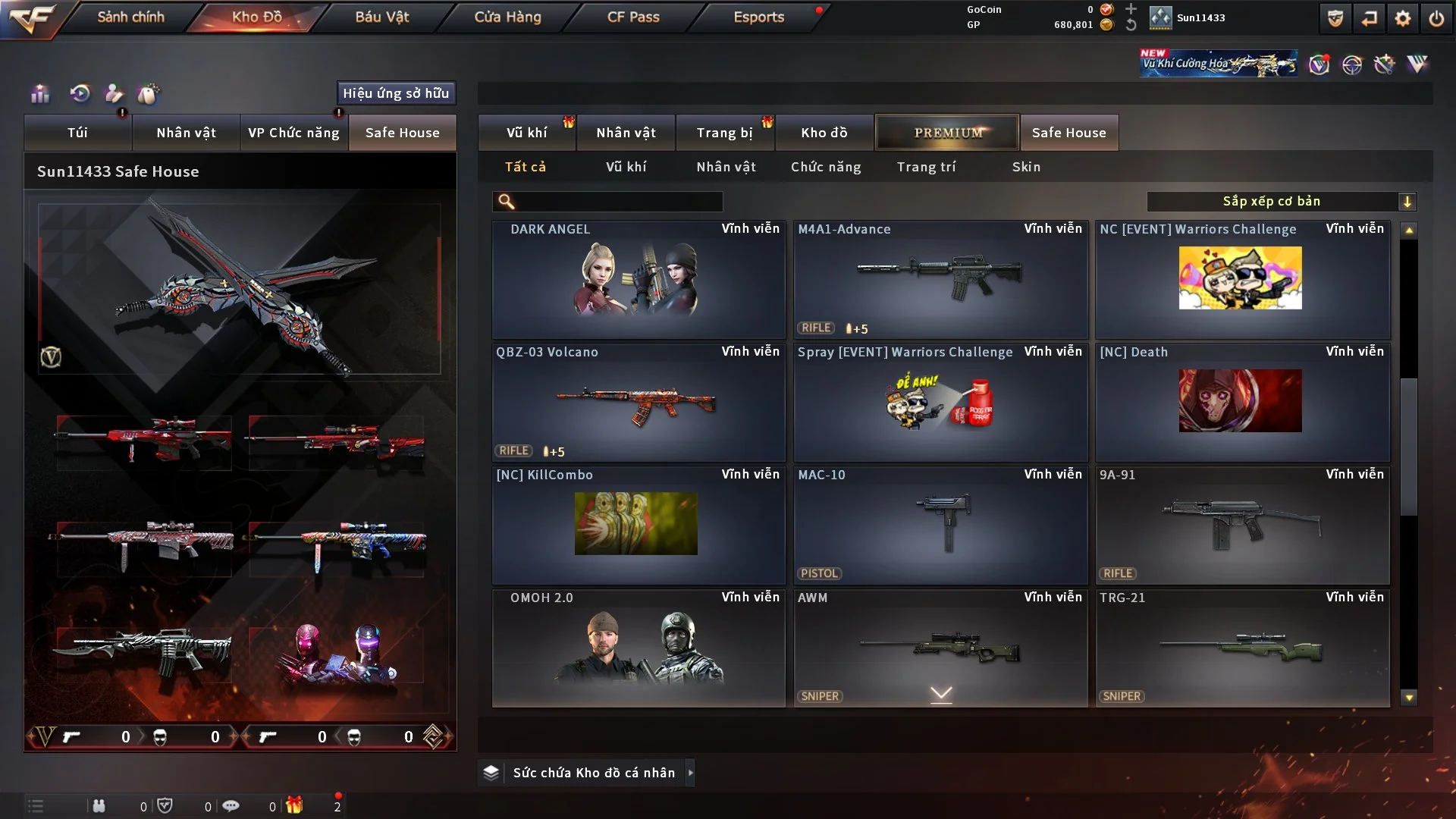
Task: Click the Hiệu ứng sở hữu button
Action: [396, 93]
